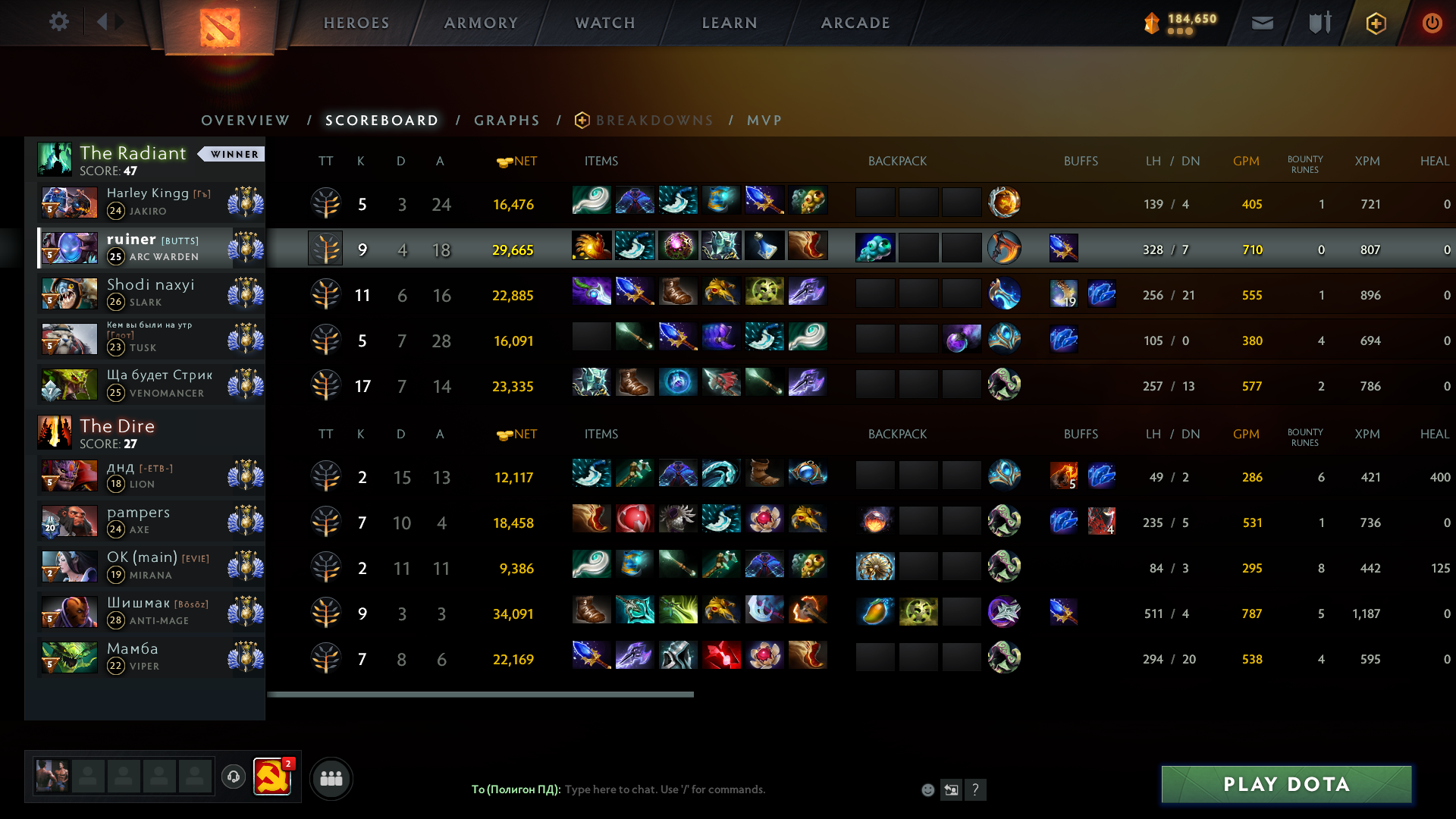The image size is (1456, 819).
Task: Quit with the red power button
Action: point(1432,24)
